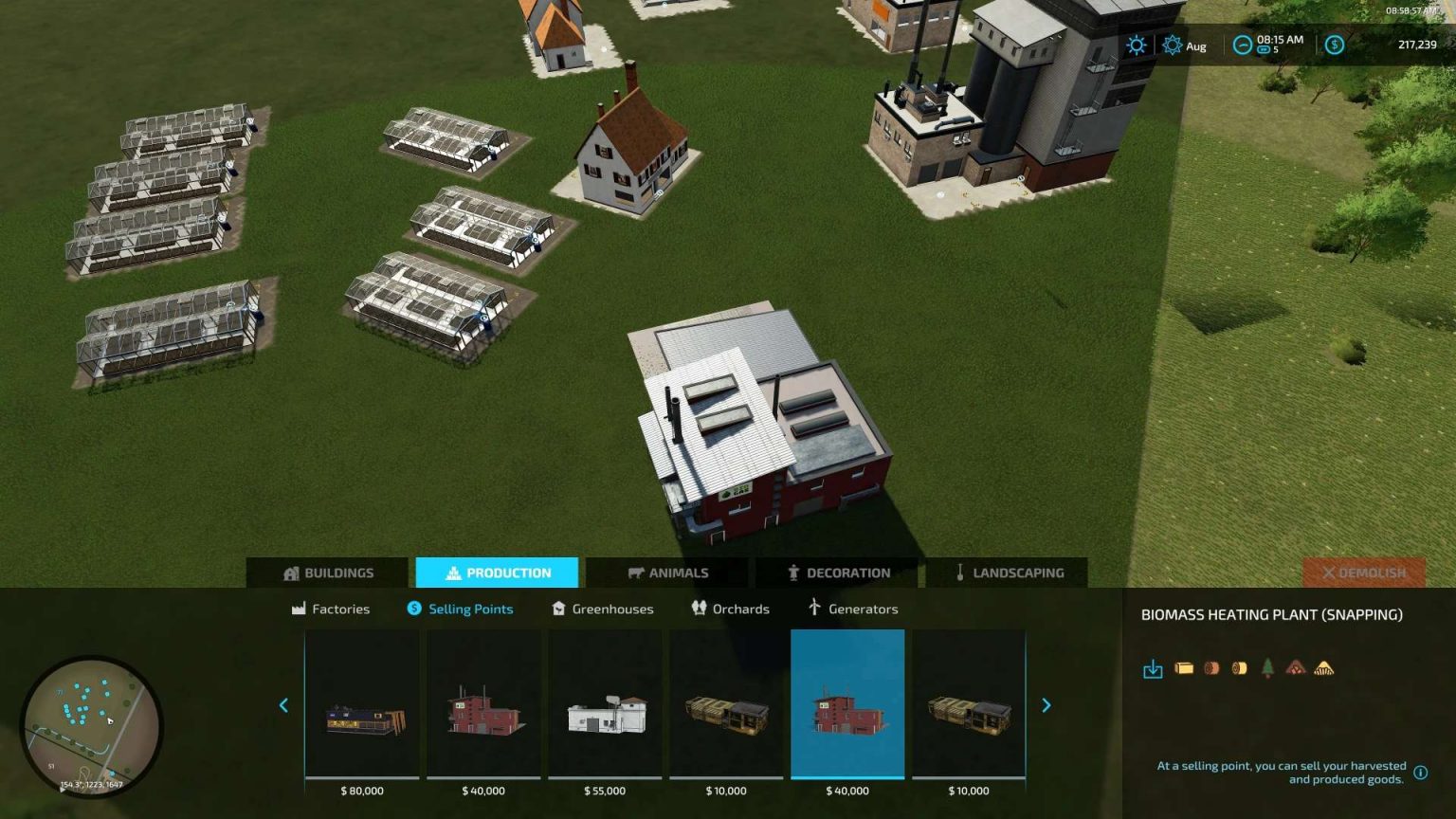This screenshot has width=1456, height=819.
Task: Switch to the Orchards category
Action: (x=730, y=609)
